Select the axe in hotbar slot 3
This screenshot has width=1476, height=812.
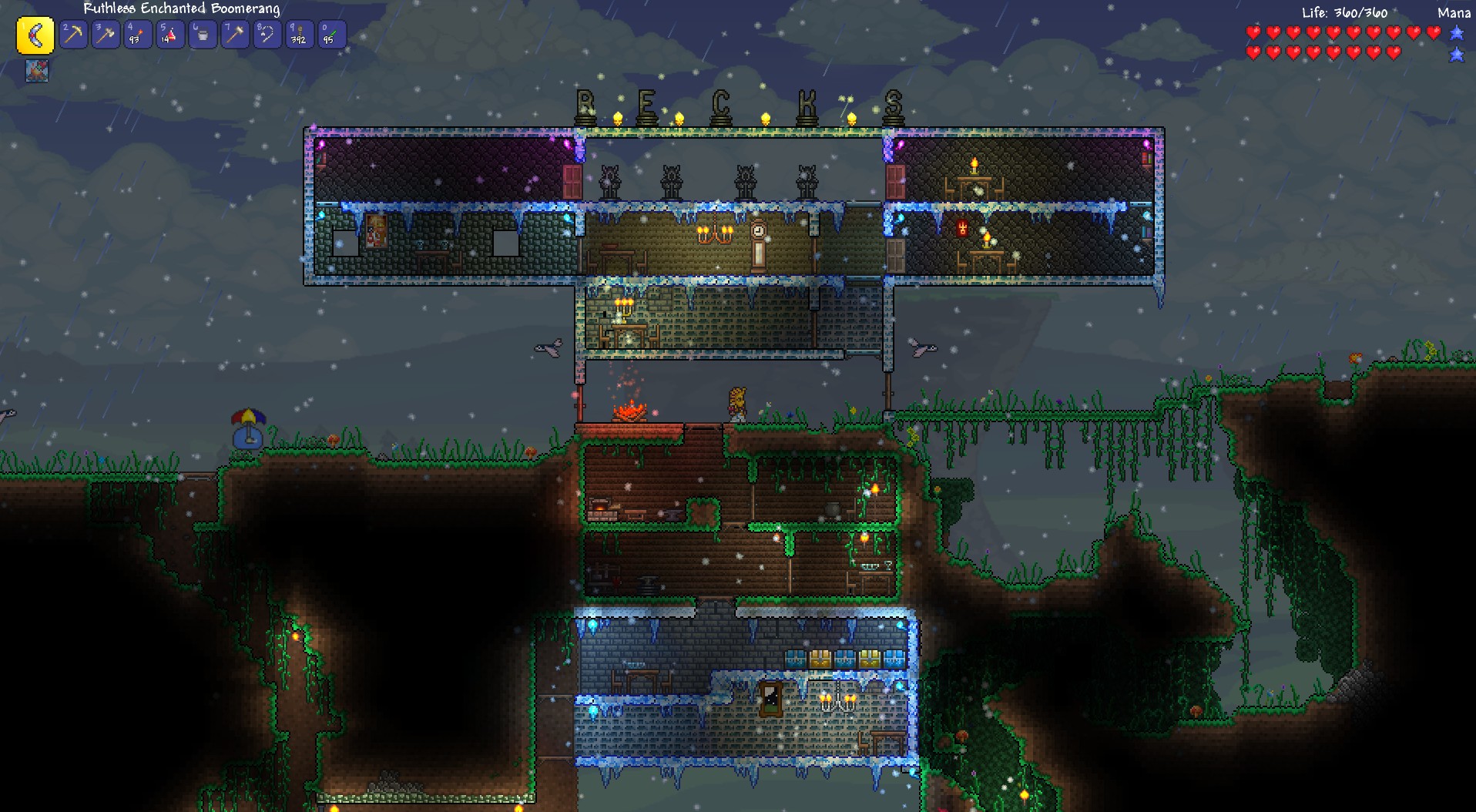pyautogui.click(x=106, y=34)
